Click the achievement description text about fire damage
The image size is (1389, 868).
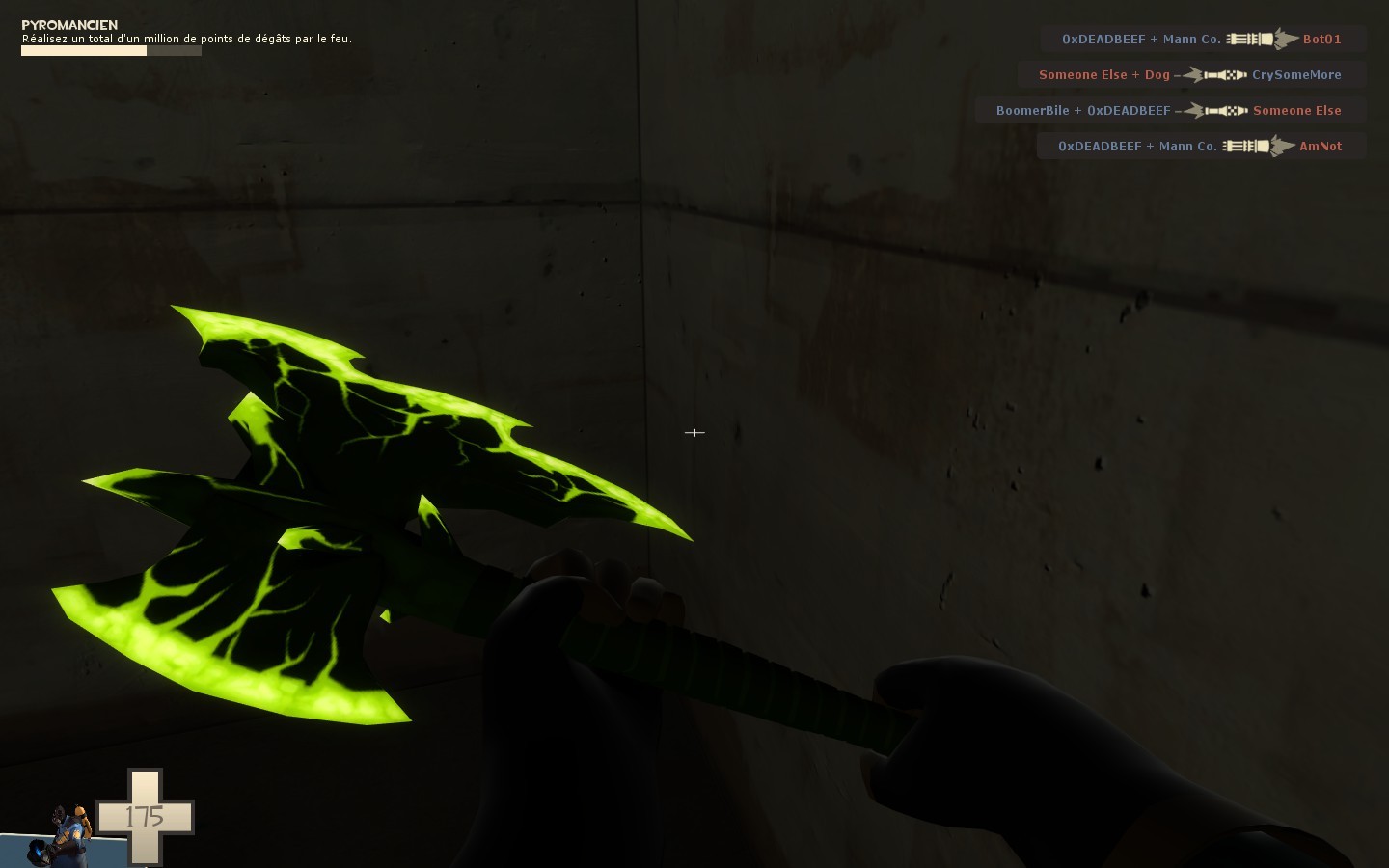(x=186, y=39)
